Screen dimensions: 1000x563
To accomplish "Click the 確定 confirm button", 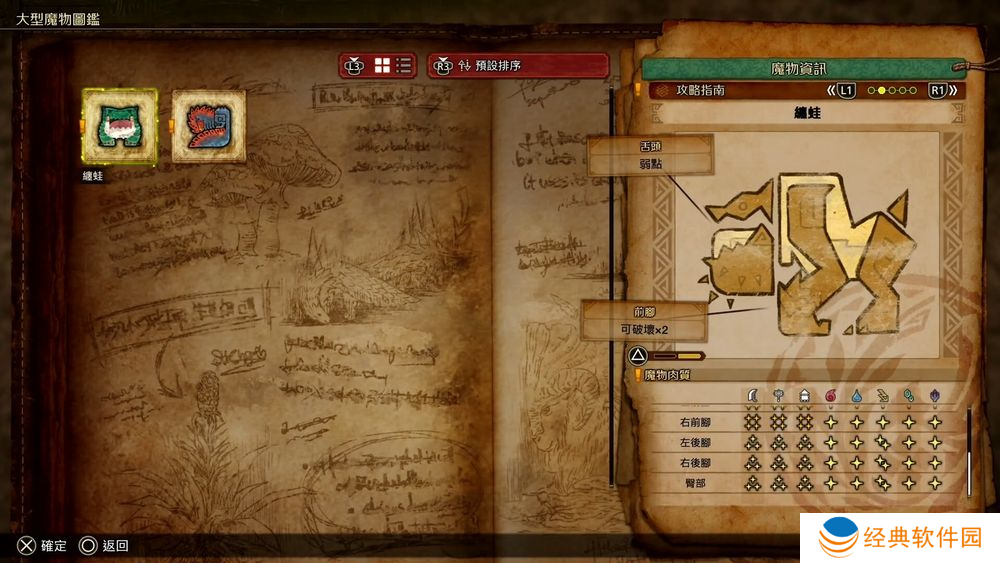I will click(x=42, y=546).
